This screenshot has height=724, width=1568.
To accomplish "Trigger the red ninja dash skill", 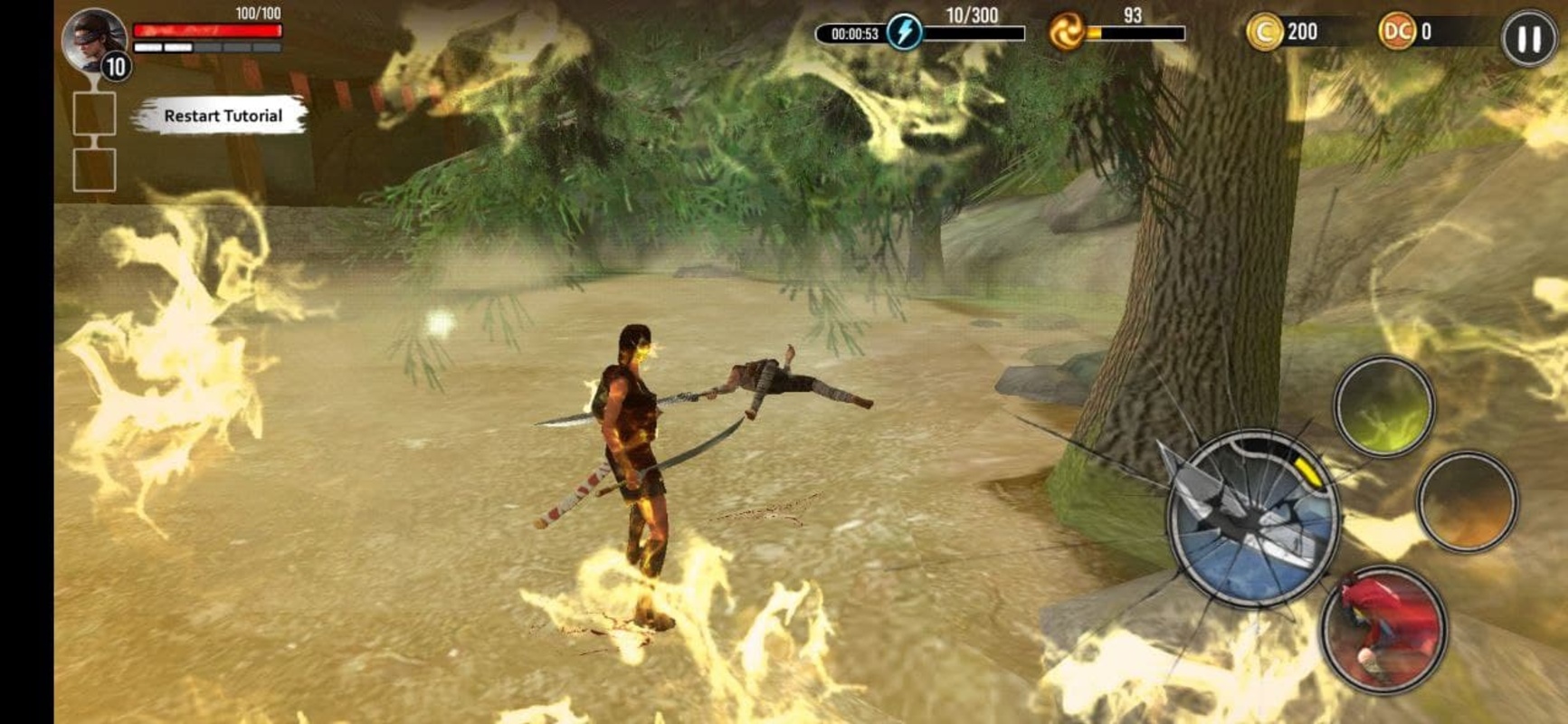I will [x=1383, y=629].
